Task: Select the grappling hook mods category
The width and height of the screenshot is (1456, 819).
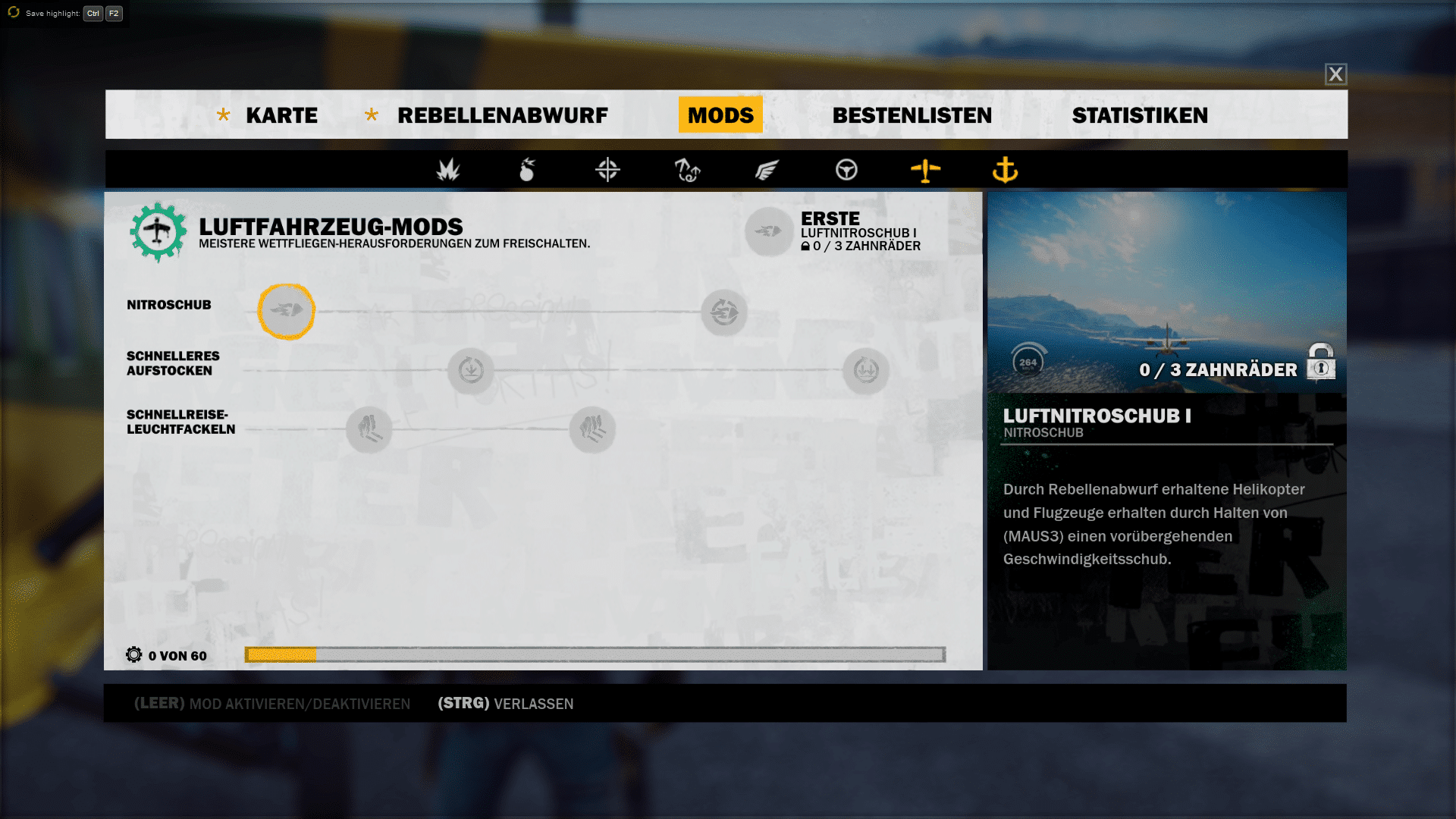Action: tap(687, 170)
